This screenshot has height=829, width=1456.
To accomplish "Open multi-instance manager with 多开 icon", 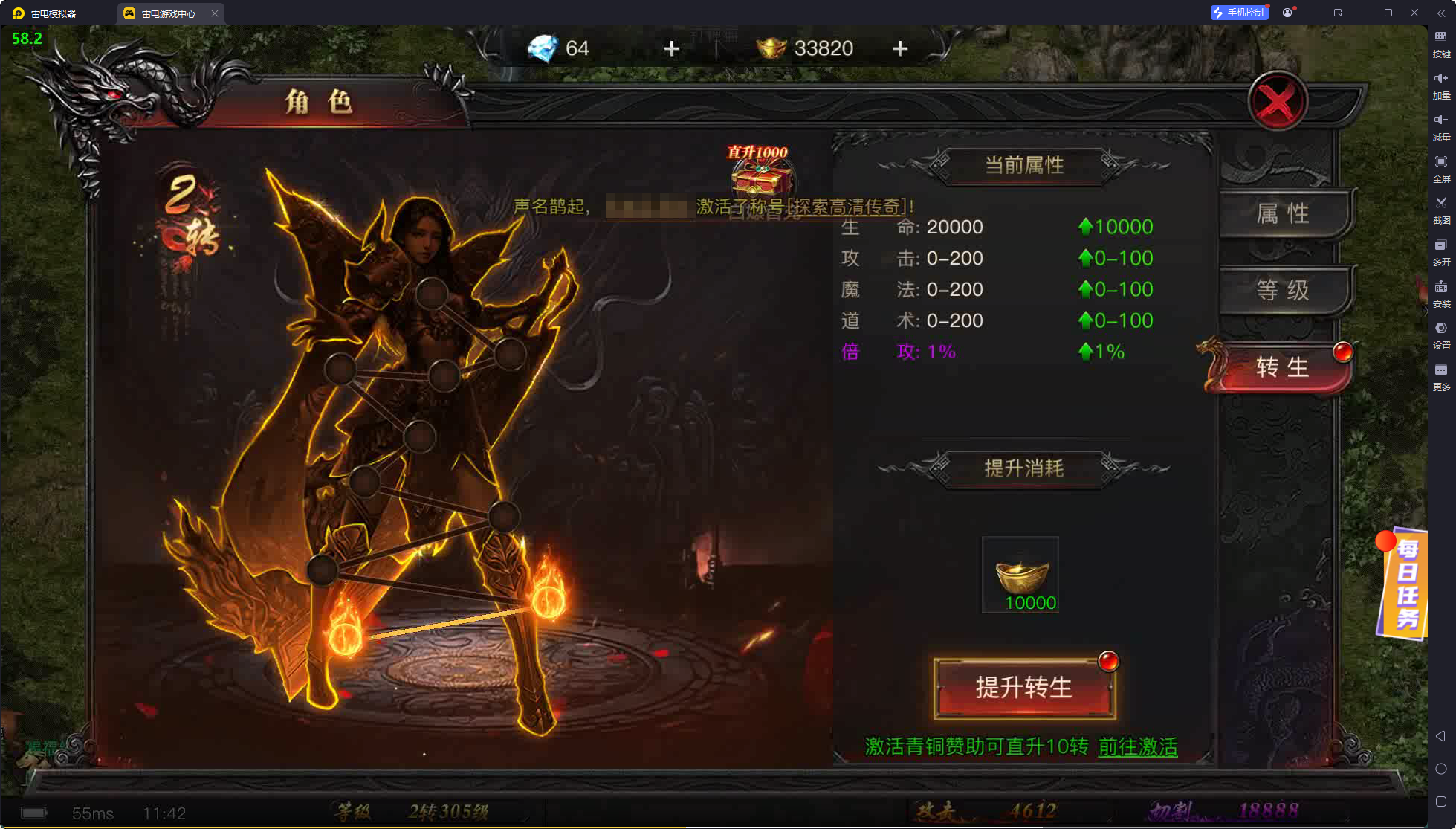I will tap(1441, 253).
